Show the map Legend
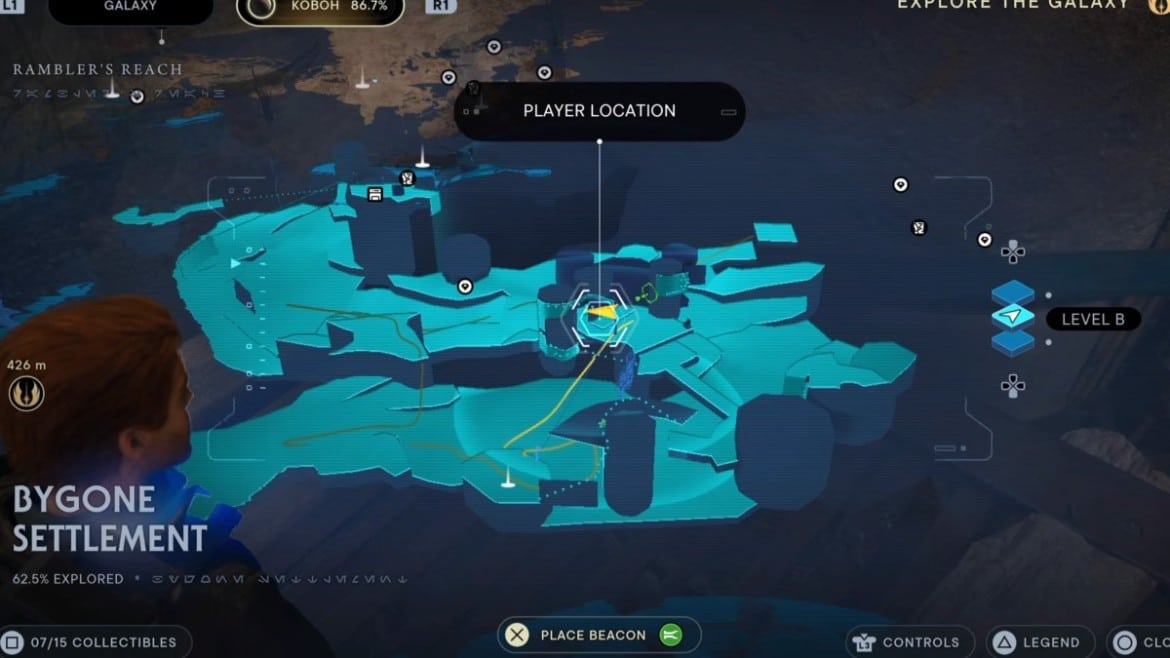Viewport: 1170px width, 658px height. pyautogui.click(x=1038, y=642)
